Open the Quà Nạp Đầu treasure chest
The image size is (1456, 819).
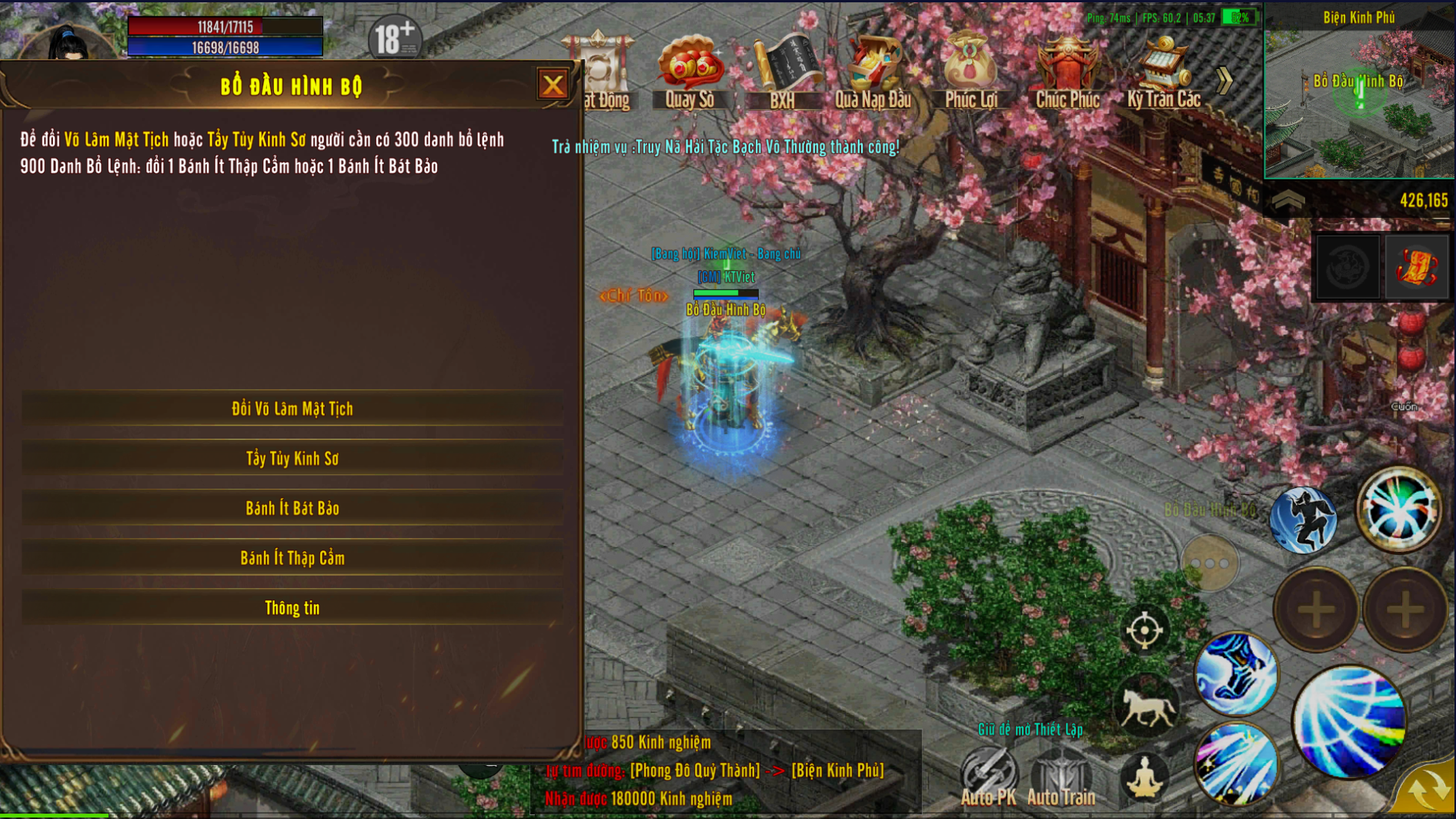[x=873, y=71]
